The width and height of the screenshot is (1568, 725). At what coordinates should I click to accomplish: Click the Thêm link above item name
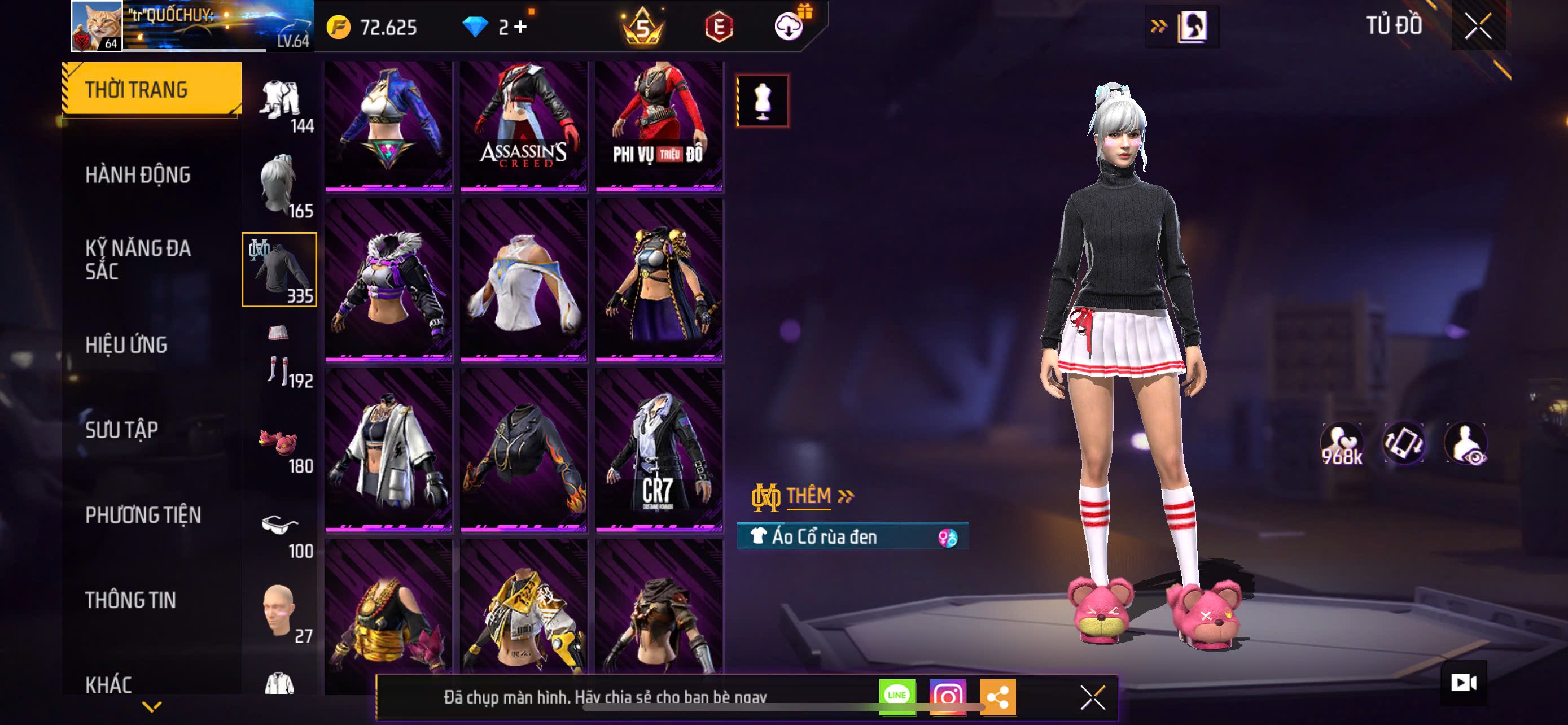point(809,496)
